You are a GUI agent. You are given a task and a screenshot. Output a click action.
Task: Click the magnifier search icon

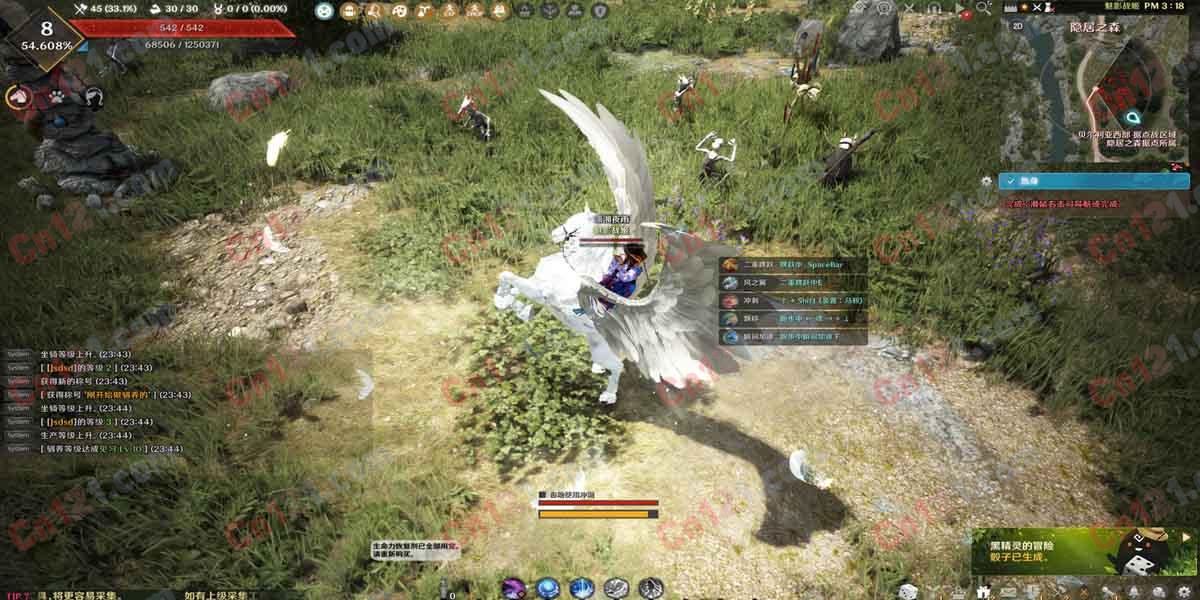pos(983,8)
